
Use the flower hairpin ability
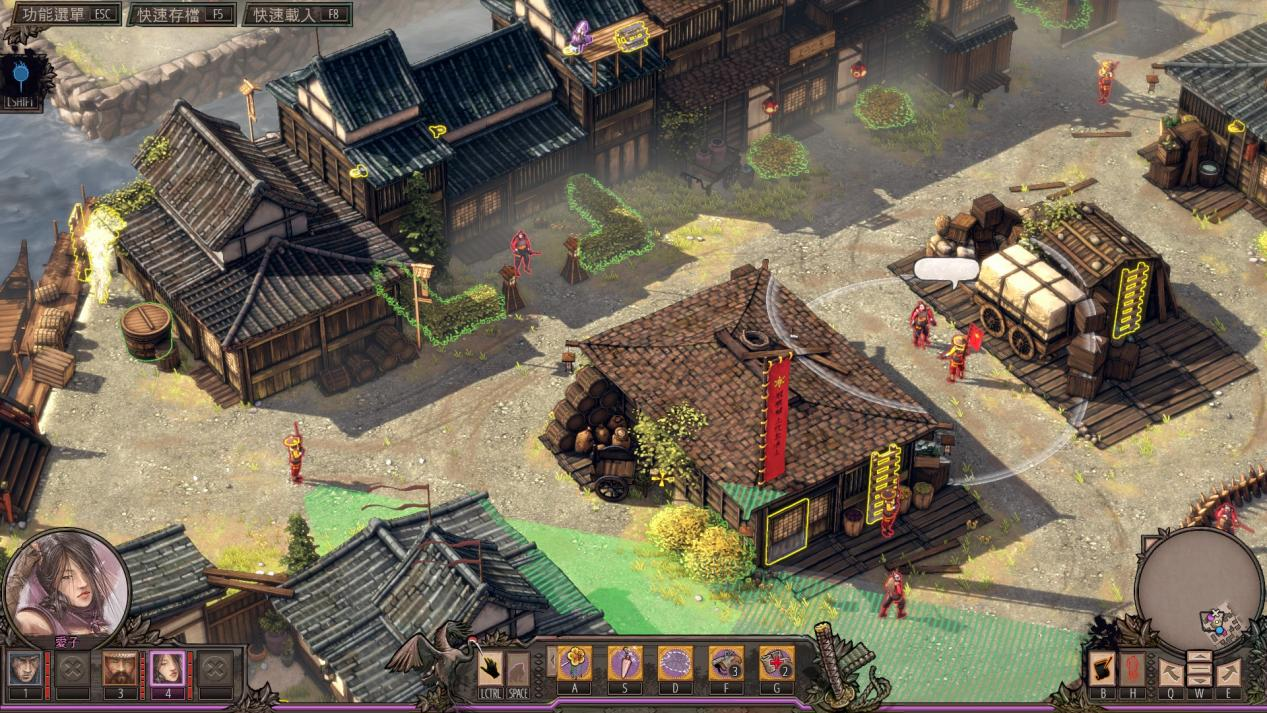(574, 662)
